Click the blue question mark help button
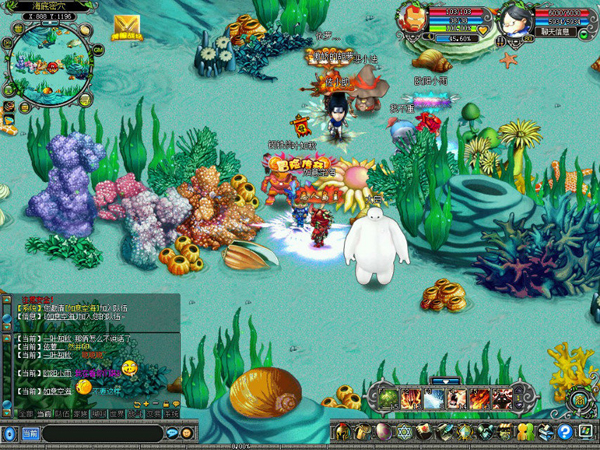 tap(566, 433)
